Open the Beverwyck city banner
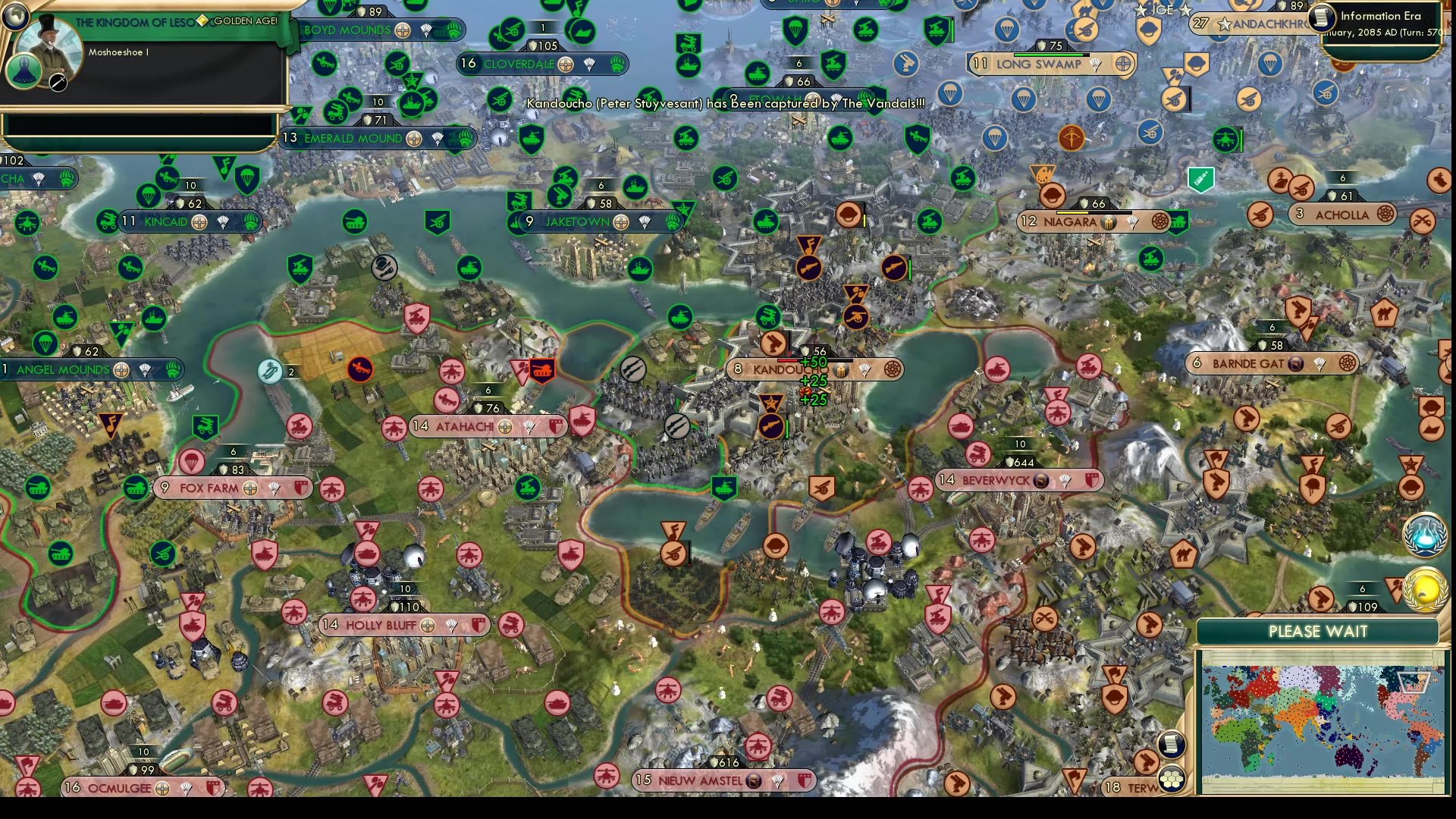Image resolution: width=1456 pixels, height=819 pixels. pyautogui.click(x=997, y=480)
